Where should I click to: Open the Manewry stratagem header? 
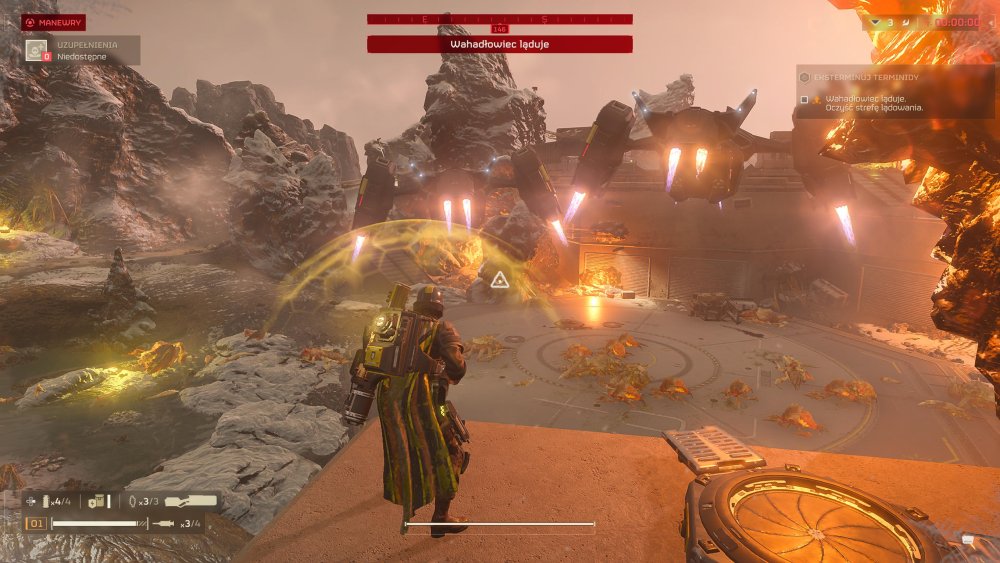tap(54, 22)
